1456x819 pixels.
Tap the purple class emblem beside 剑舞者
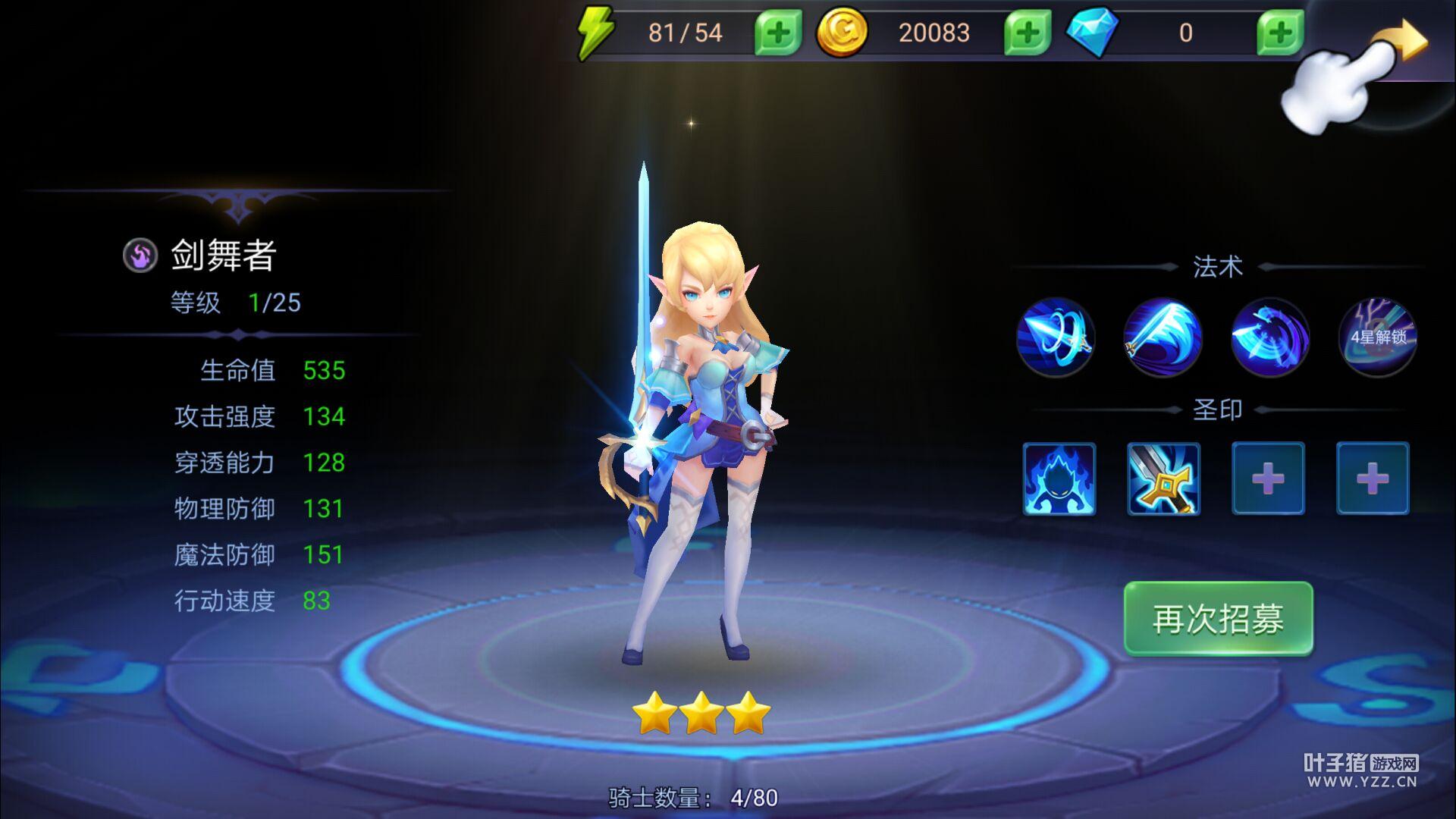[x=140, y=256]
